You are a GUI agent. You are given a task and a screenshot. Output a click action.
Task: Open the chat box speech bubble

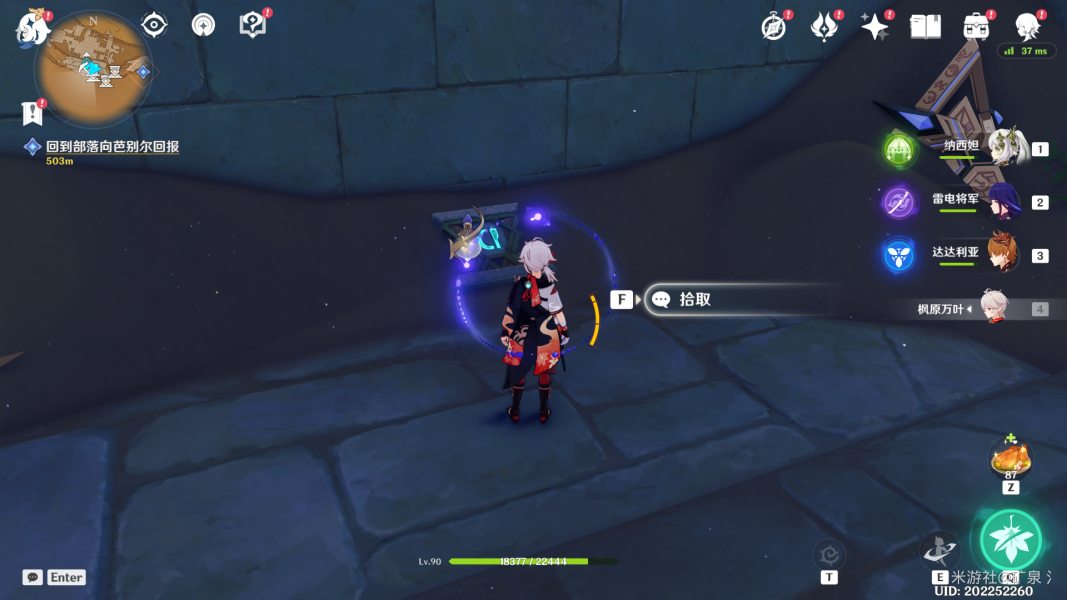click(x=33, y=577)
